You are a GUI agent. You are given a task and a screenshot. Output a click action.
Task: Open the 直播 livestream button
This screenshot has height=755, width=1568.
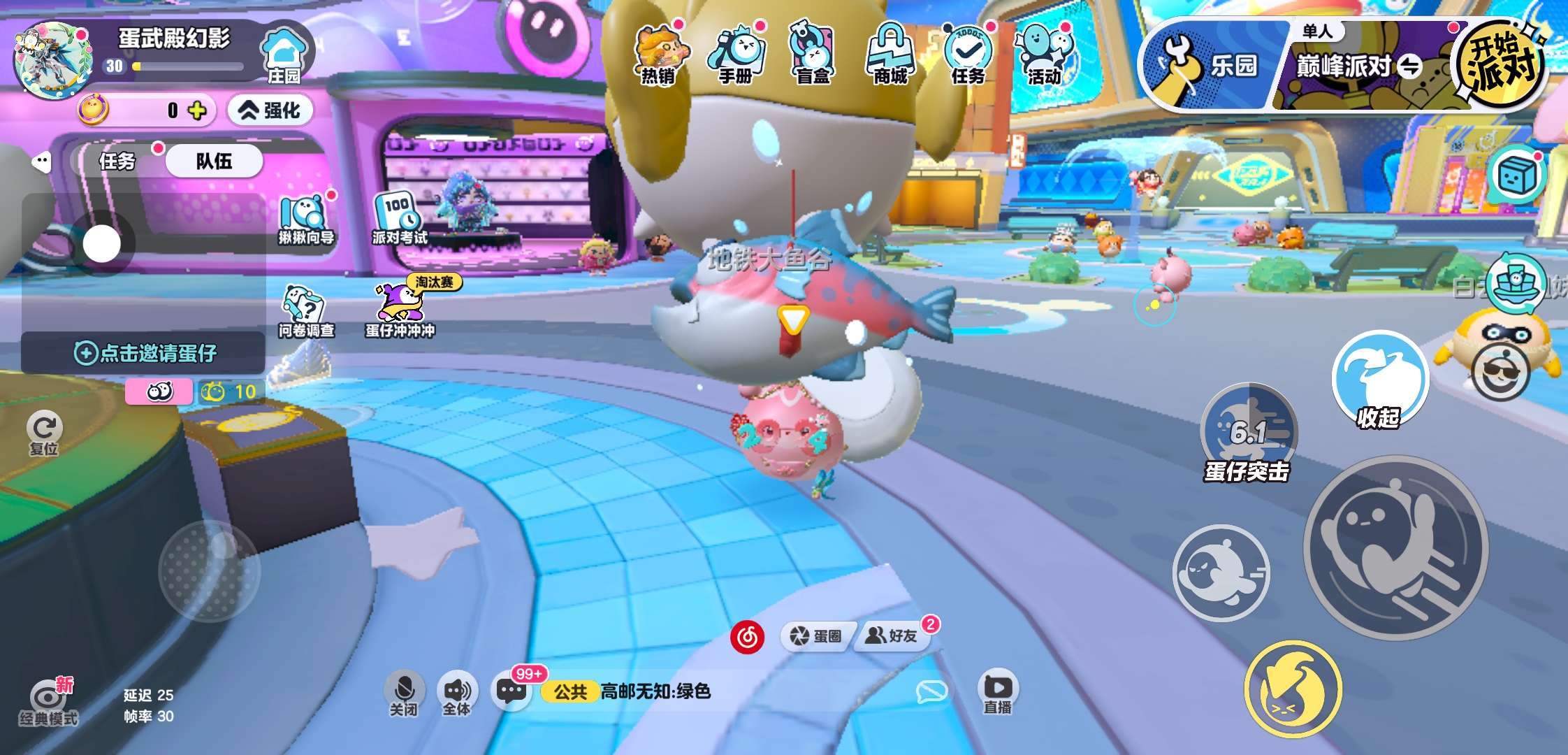click(997, 692)
